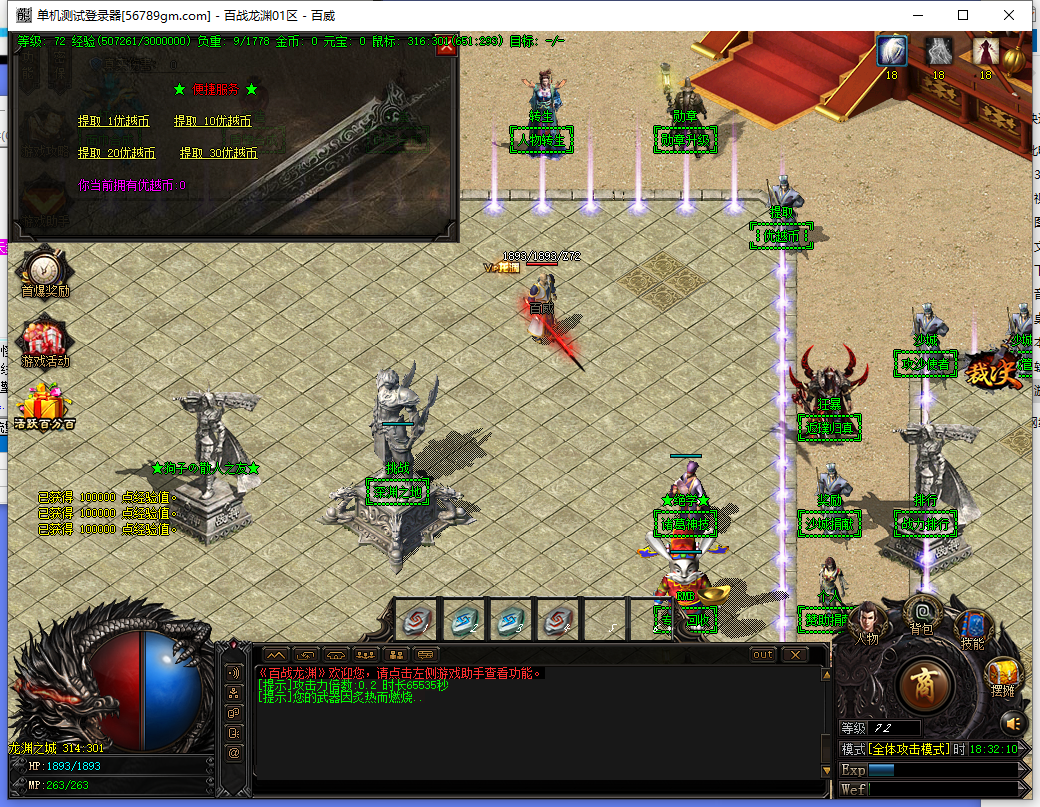Close the chat window with X
Image resolution: width=1040 pixels, height=807 pixels.
point(794,655)
